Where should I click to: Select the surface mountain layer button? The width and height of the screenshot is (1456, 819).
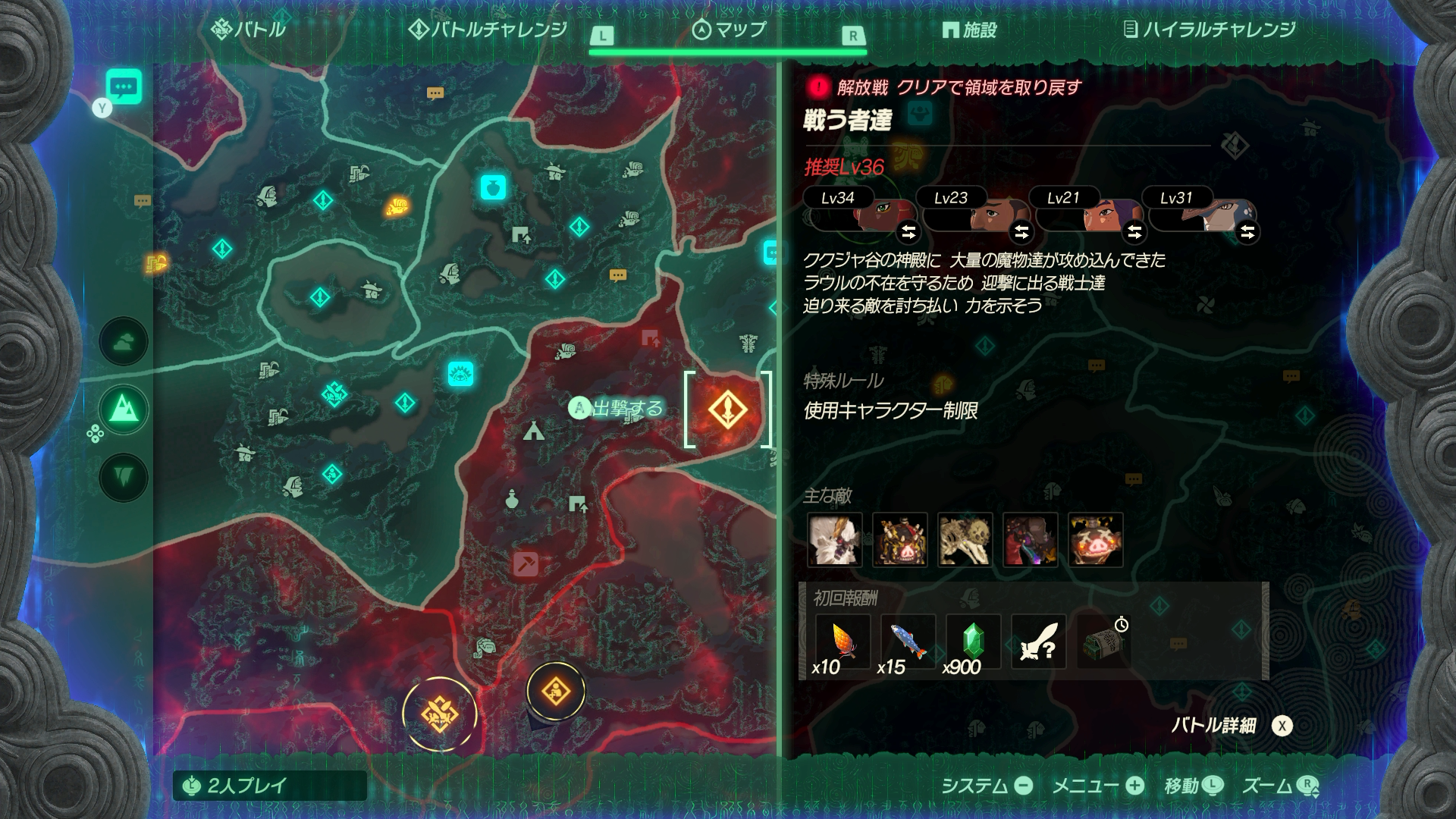click(124, 410)
